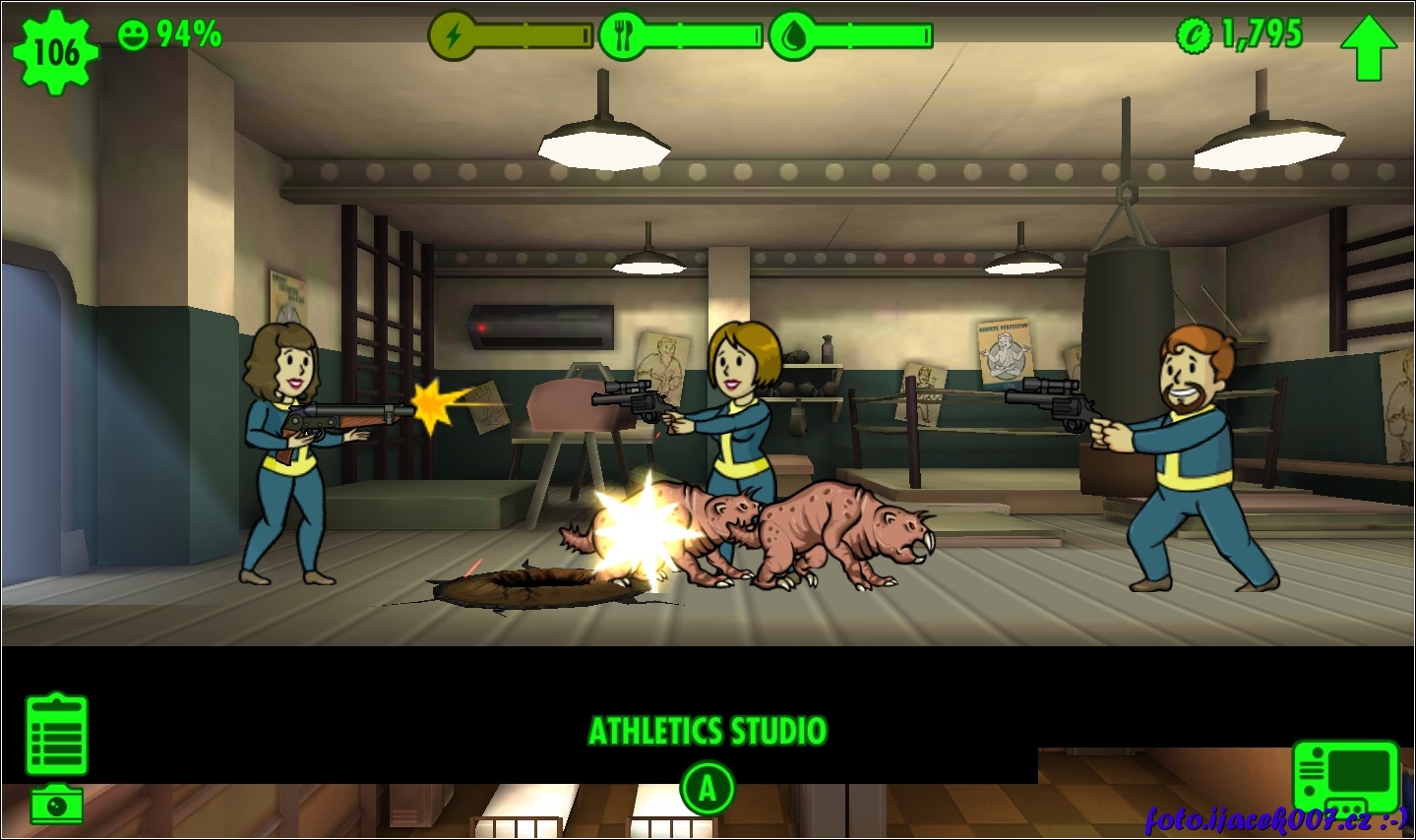1416x840 pixels.
Task: Open the dweller count gear icon
Action: [x=55, y=50]
